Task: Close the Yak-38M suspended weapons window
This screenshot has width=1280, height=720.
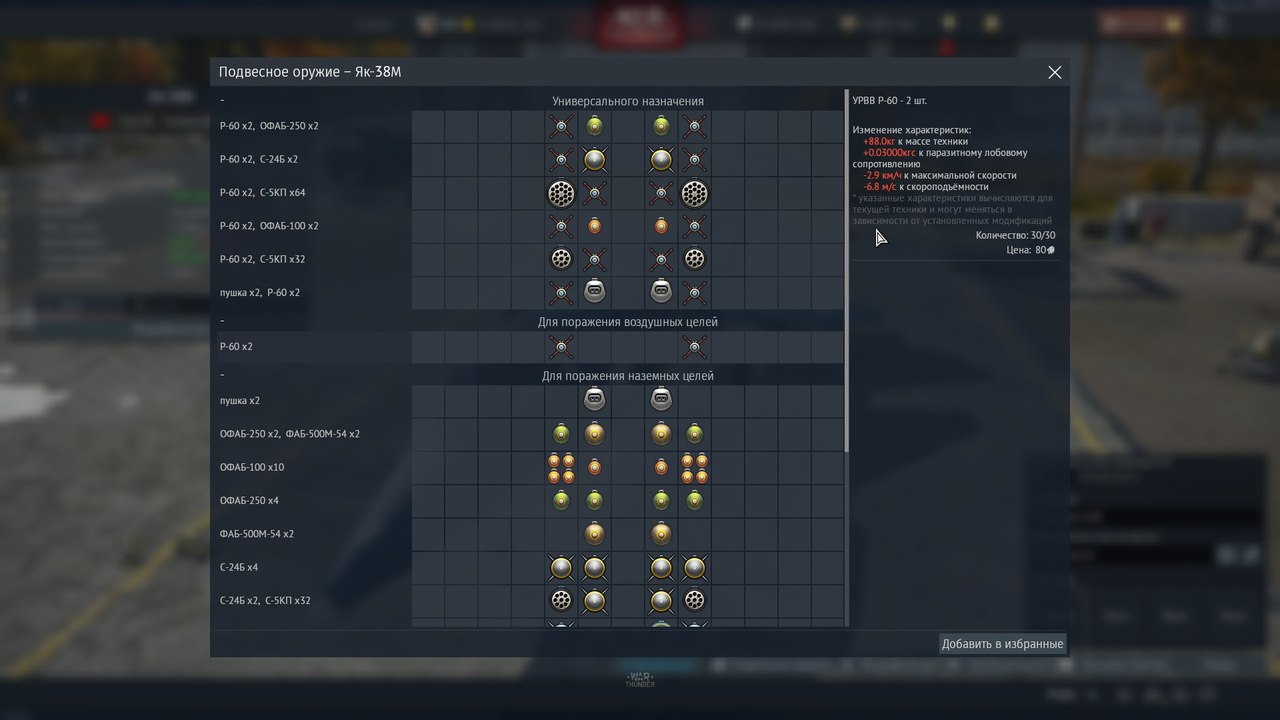Action: [1054, 73]
